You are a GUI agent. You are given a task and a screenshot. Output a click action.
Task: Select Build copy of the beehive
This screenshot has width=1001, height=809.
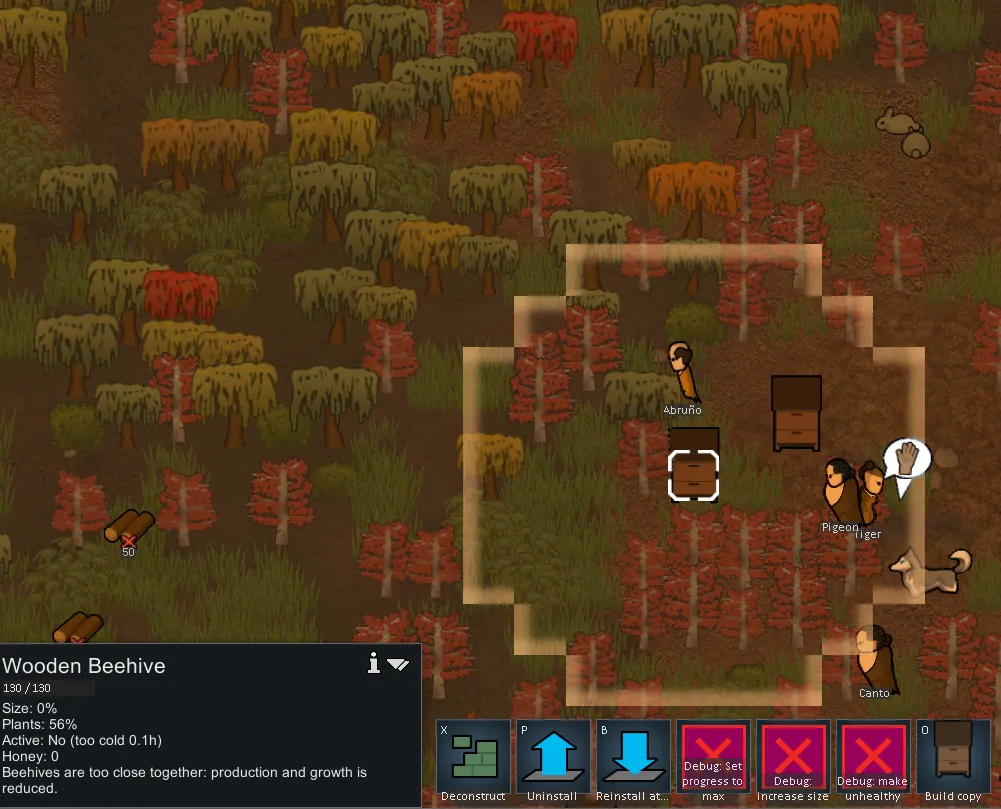click(x=953, y=757)
